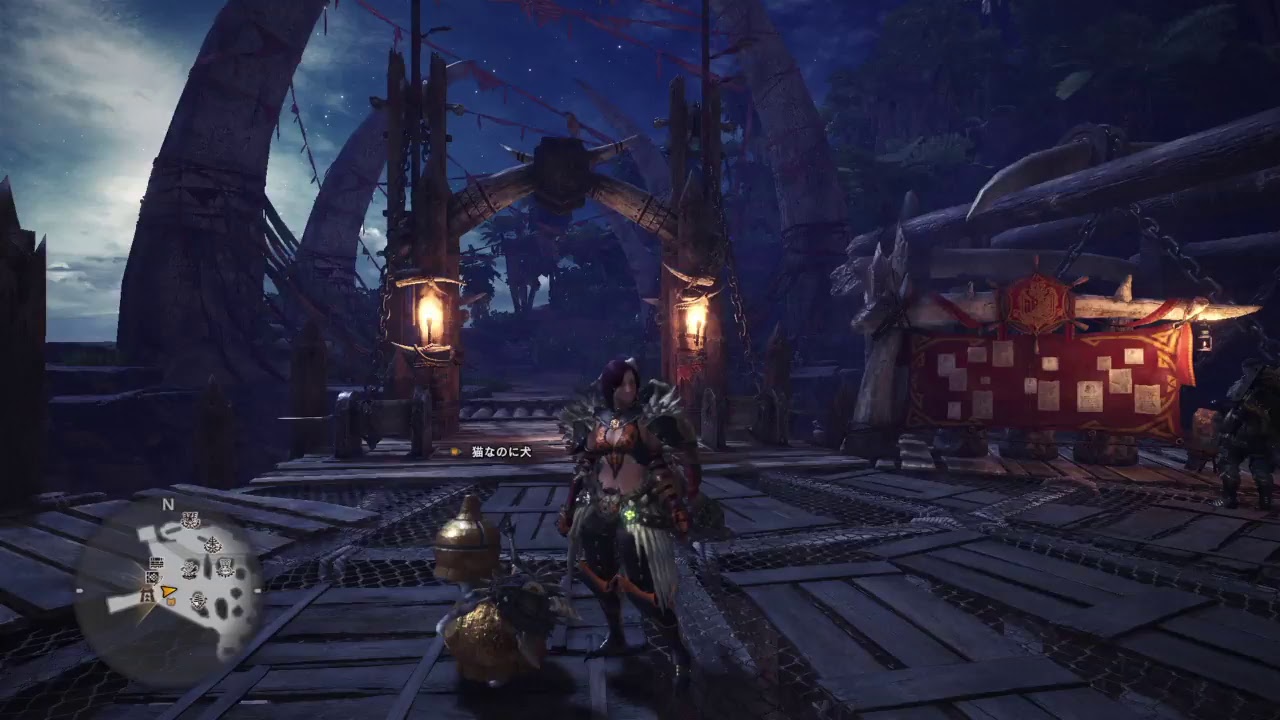
Task: Toggle the compass letter N above the minimap
Action: click(x=167, y=504)
